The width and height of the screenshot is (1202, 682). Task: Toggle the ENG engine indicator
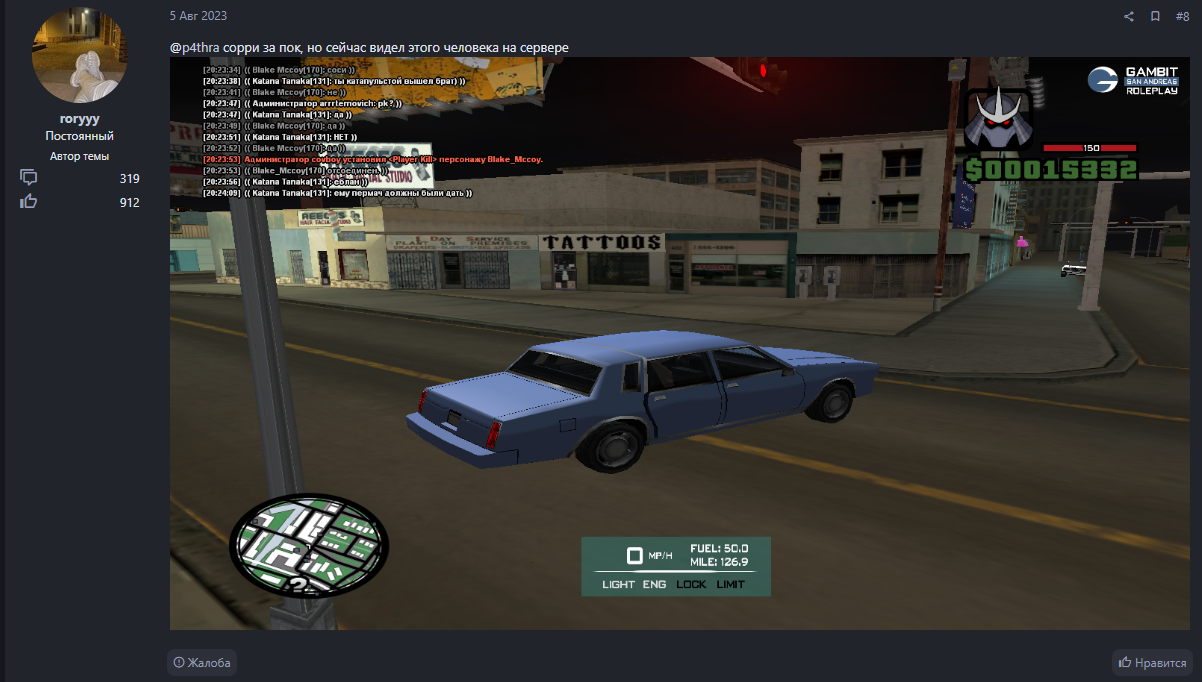pyautogui.click(x=654, y=584)
